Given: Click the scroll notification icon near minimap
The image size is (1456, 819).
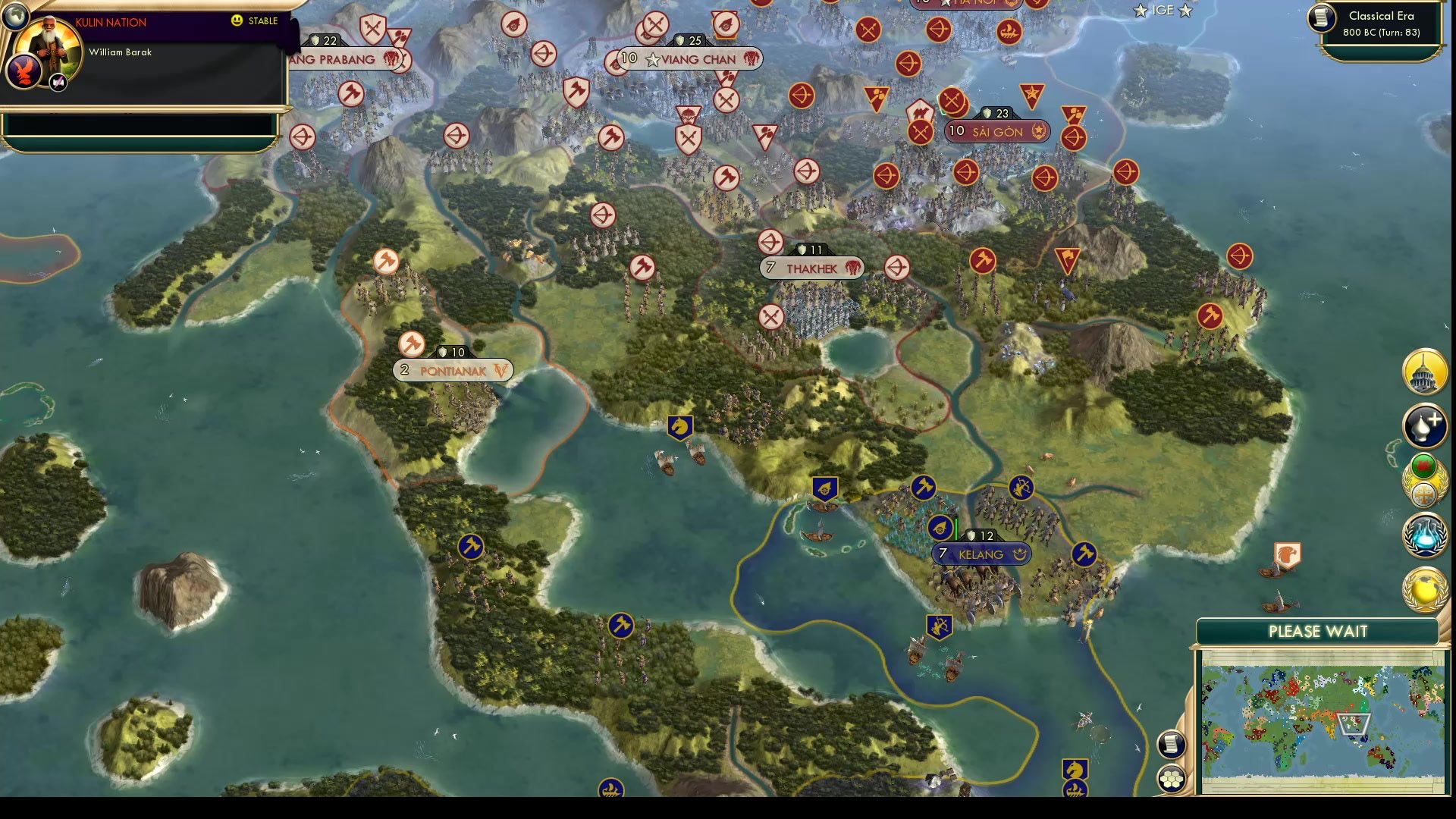Looking at the screenshot, I should pyautogui.click(x=1172, y=743).
